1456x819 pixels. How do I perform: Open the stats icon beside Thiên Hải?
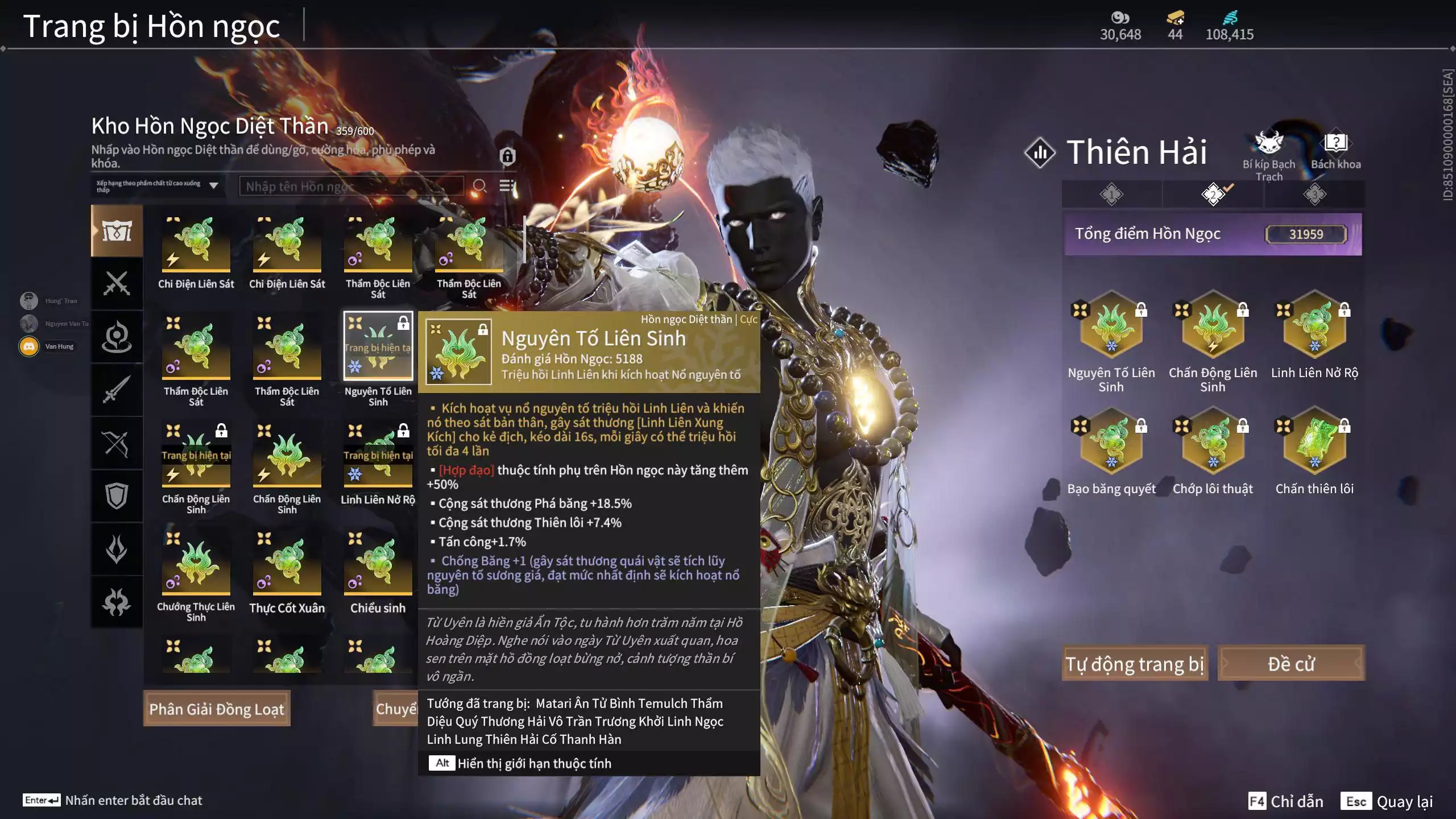tap(1040, 152)
